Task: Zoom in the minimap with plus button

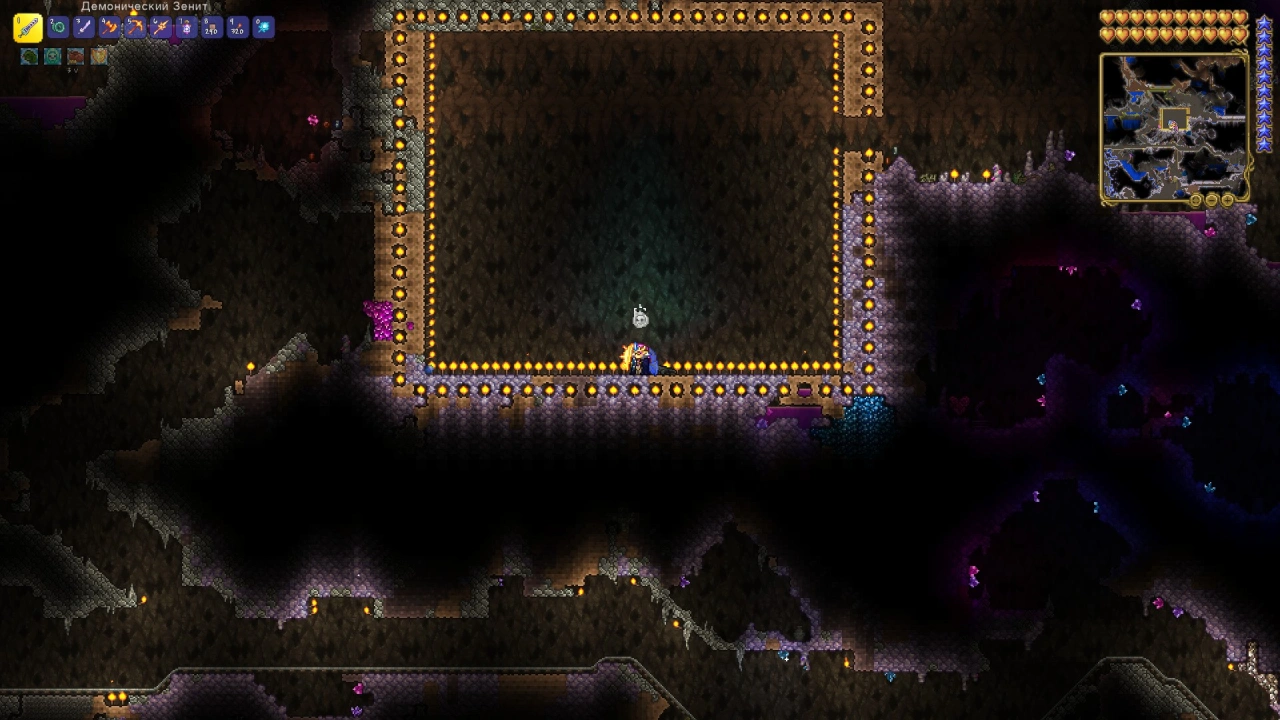Action: (1228, 200)
